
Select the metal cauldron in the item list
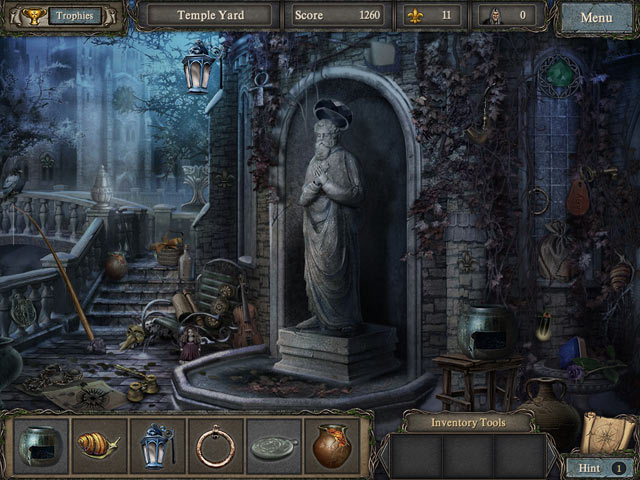coord(43,446)
